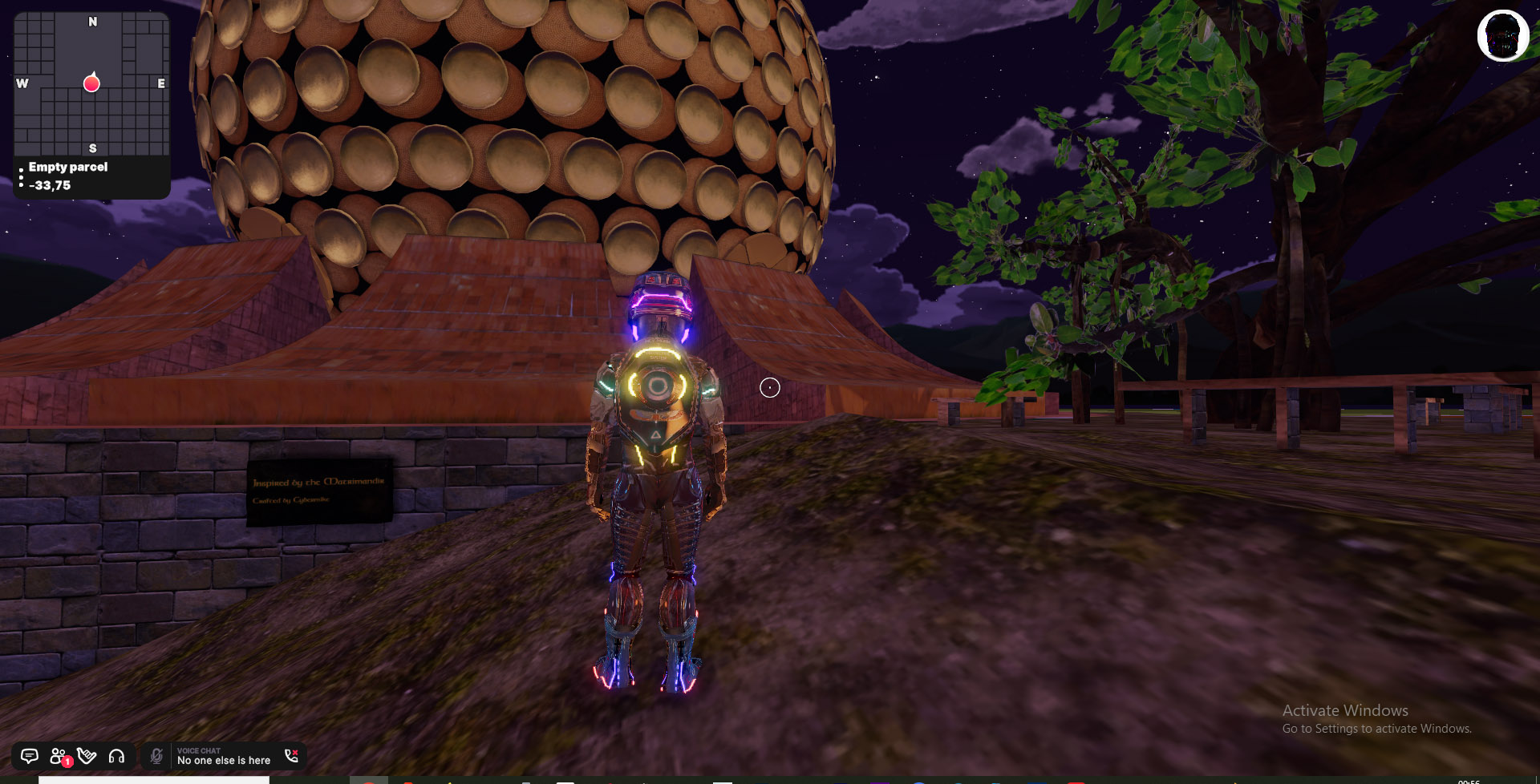Unmute your muted microphone
Screen dimensions: 1540x784
[x=156, y=754]
